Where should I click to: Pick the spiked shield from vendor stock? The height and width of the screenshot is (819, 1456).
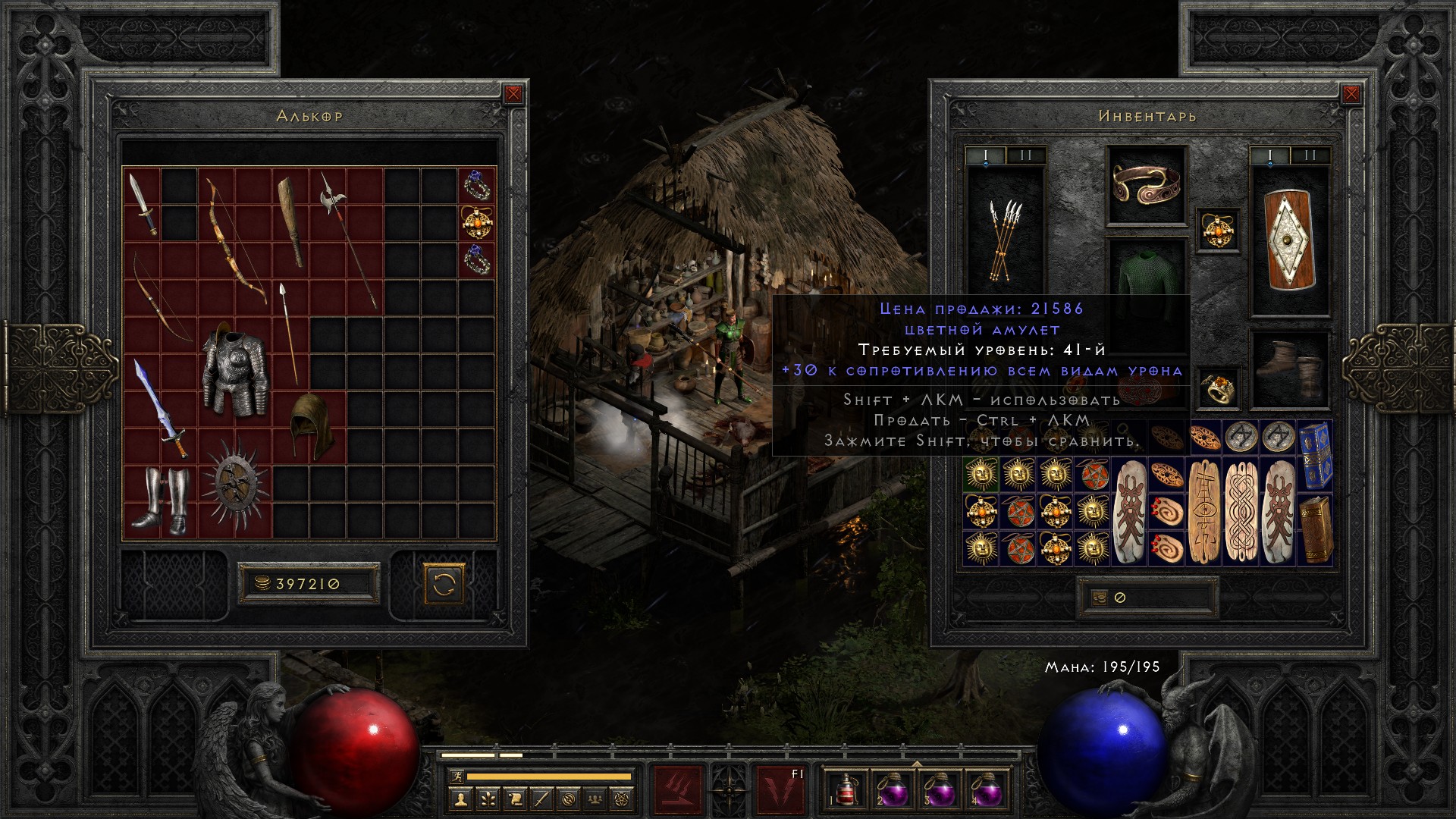point(234,483)
